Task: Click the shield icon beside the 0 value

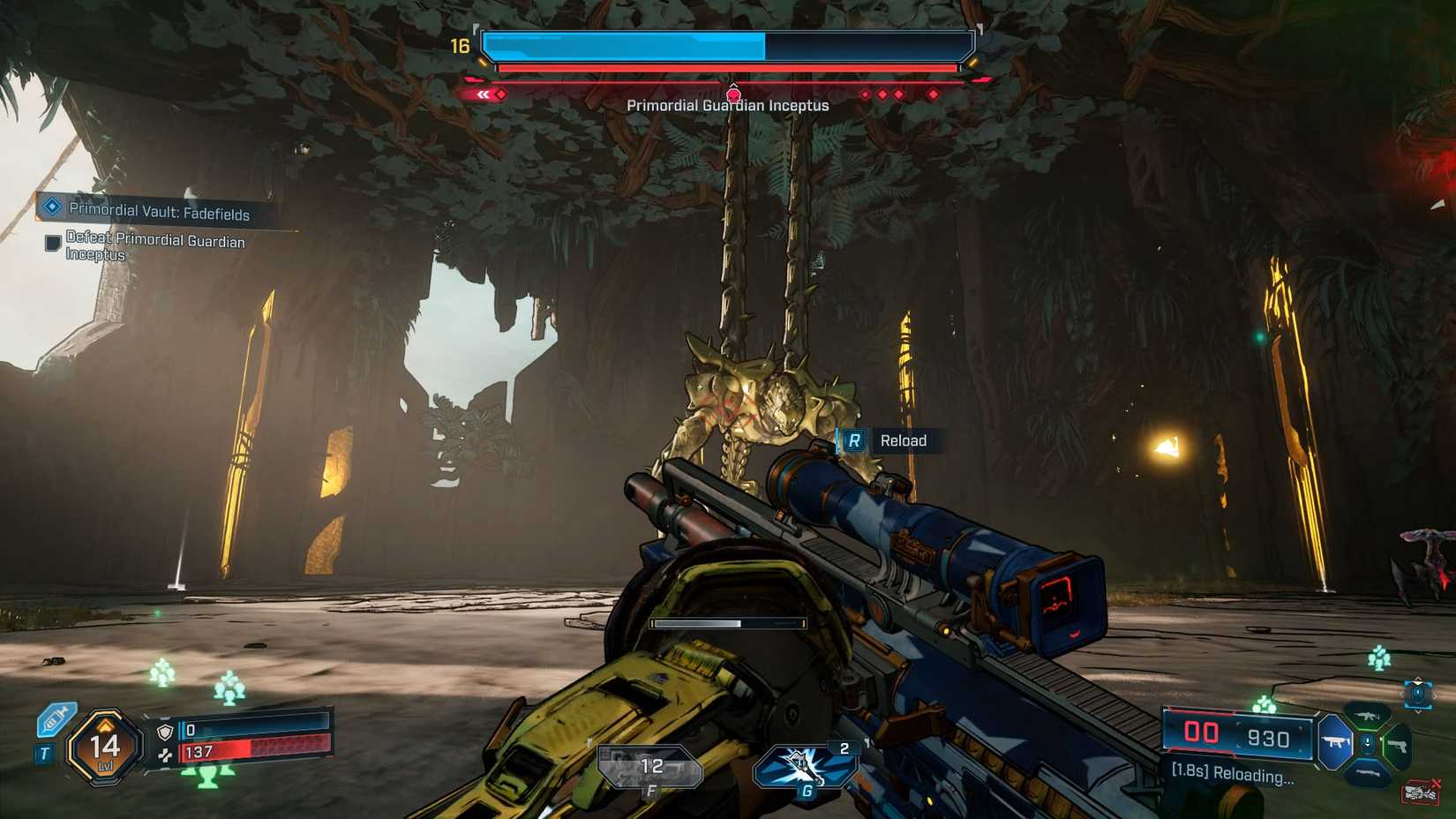Action: point(165,732)
